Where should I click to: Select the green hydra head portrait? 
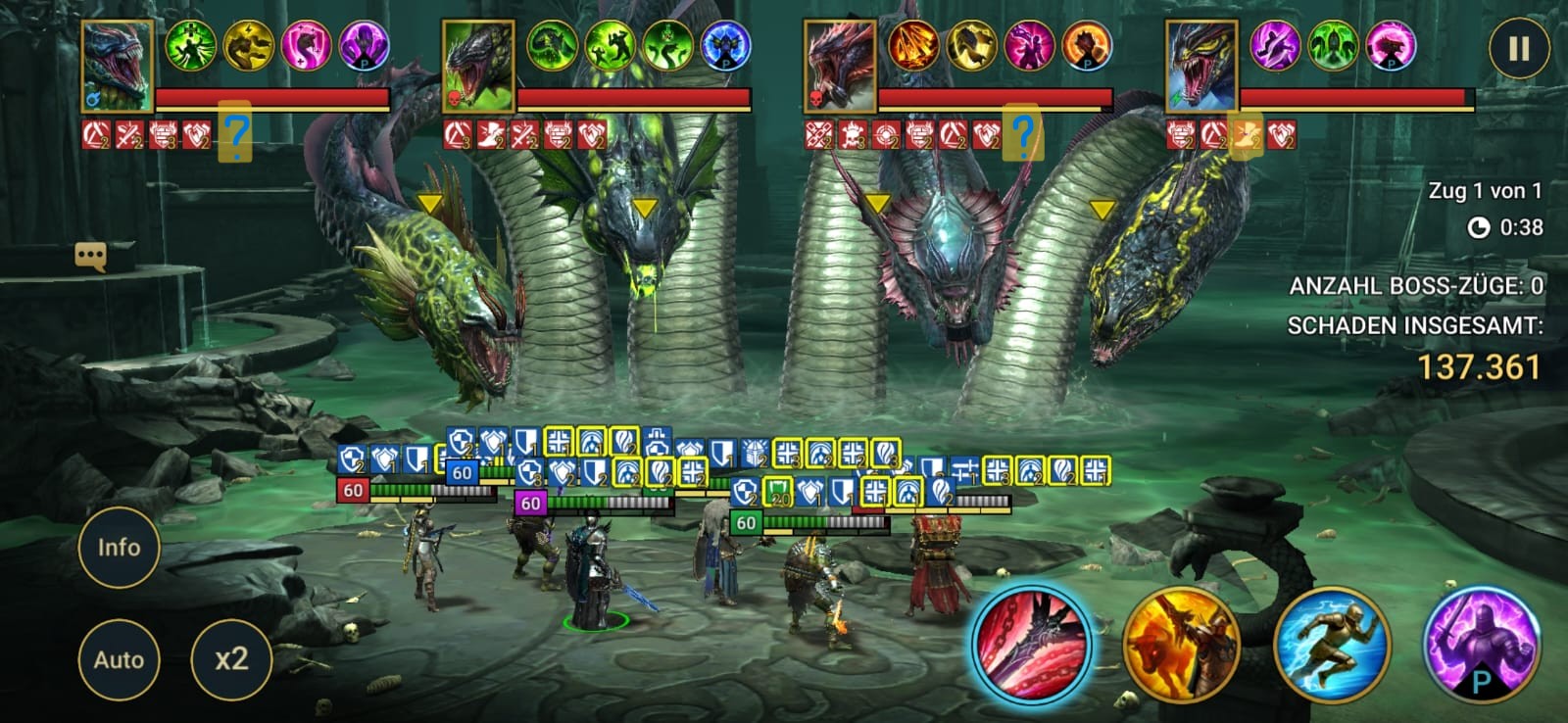[479, 66]
